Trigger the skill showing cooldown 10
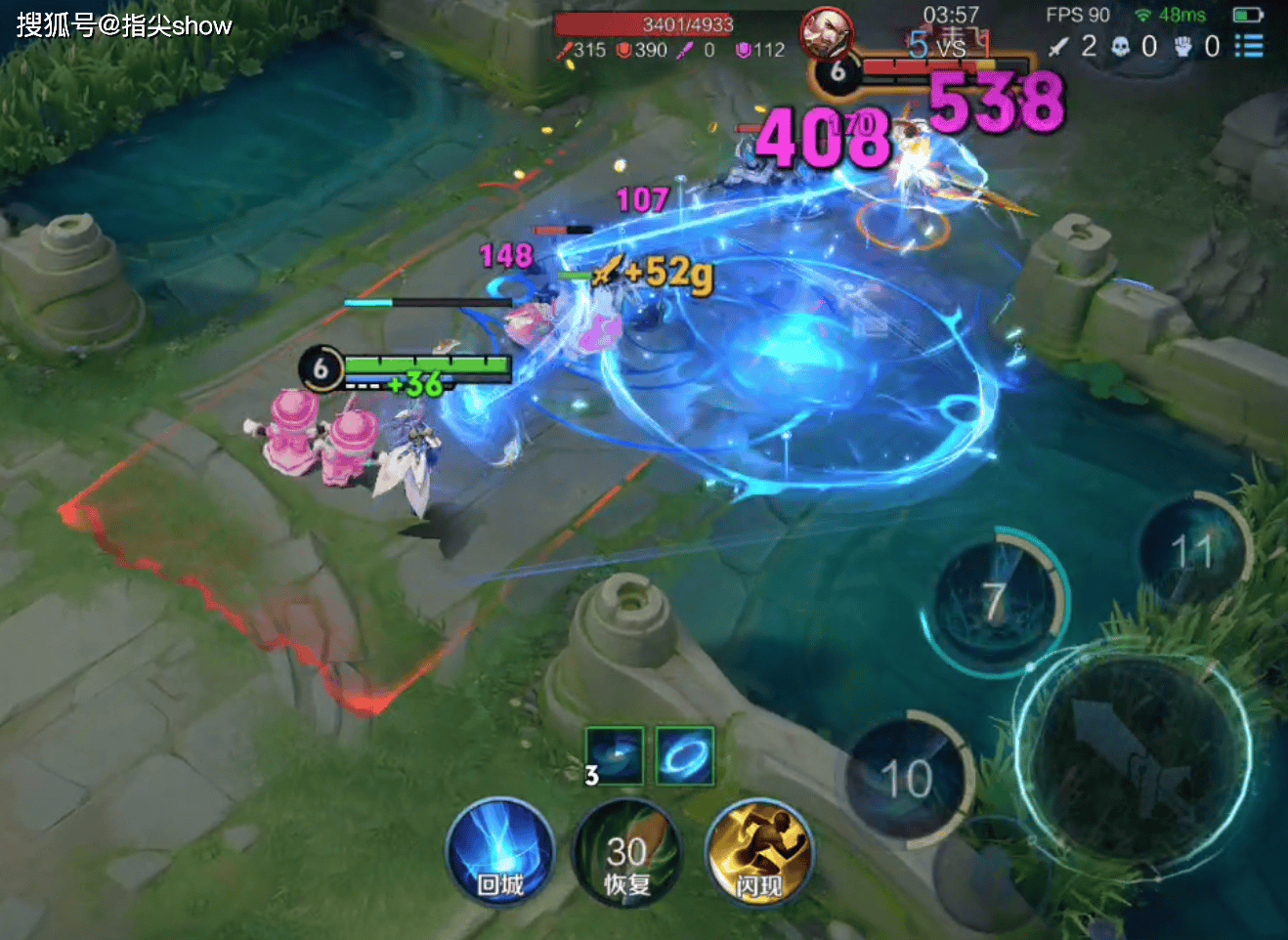 click(906, 778)
